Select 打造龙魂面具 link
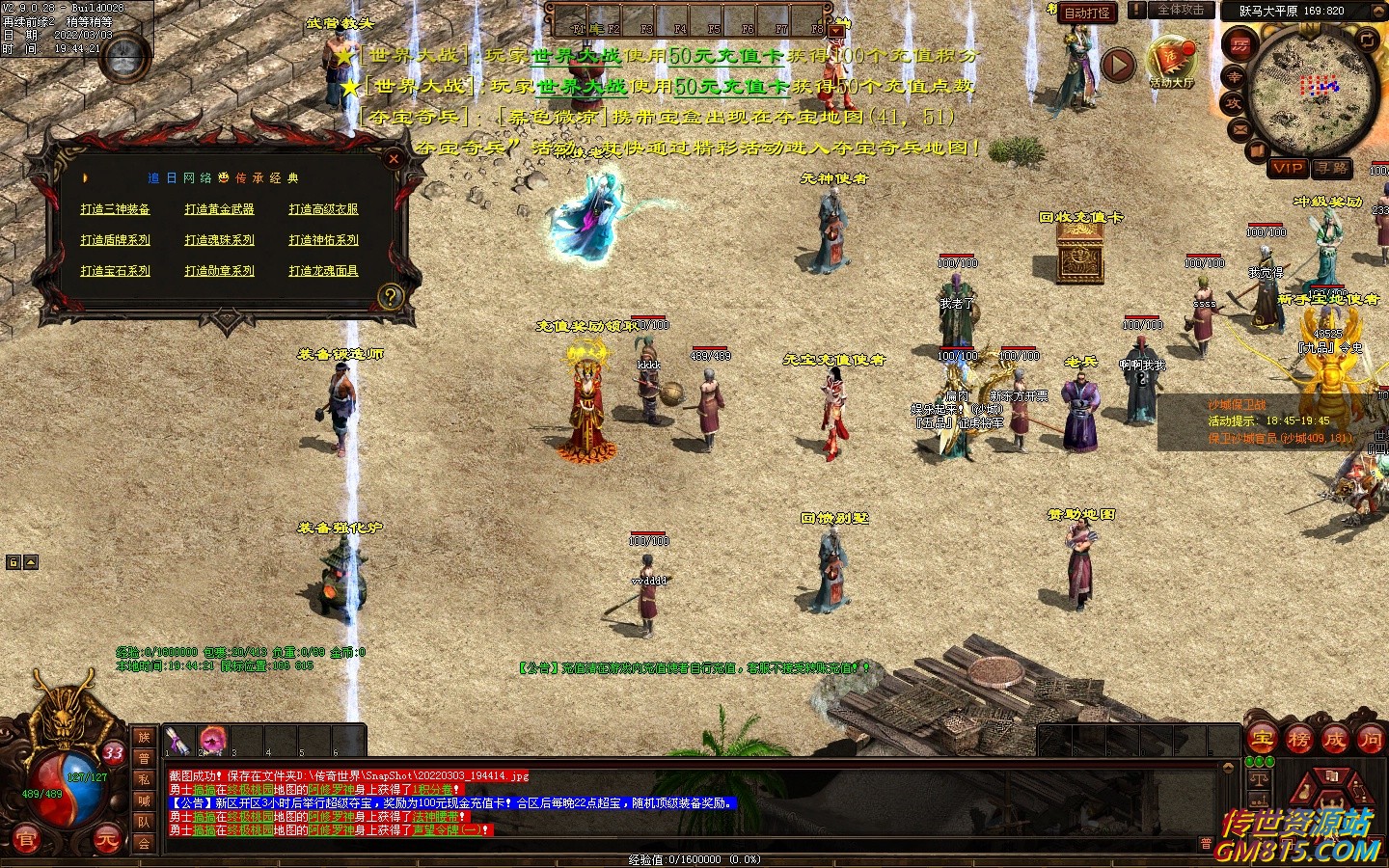 323,271
